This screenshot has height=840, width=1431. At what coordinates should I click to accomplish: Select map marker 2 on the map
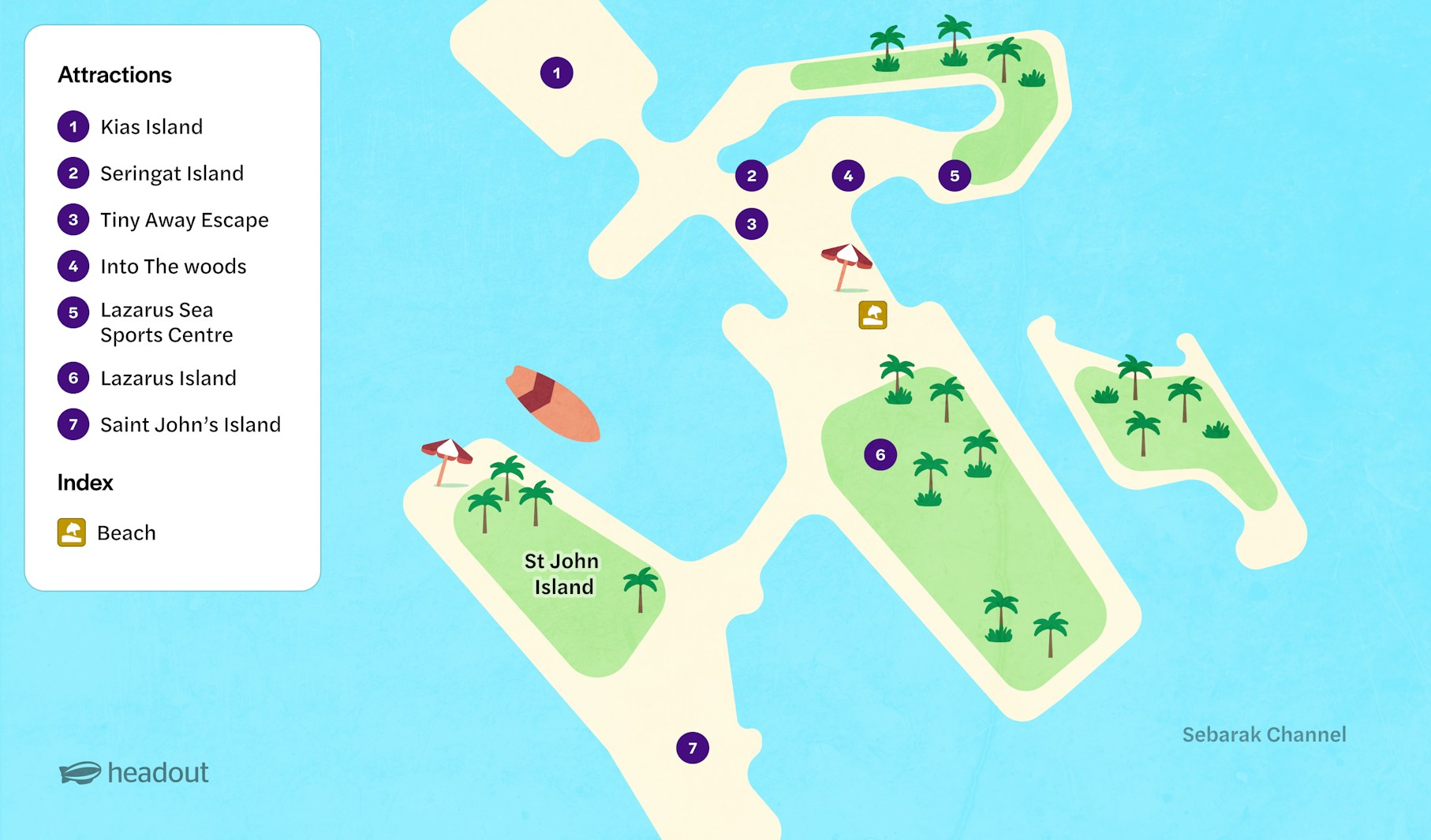(x=751, y=176)
